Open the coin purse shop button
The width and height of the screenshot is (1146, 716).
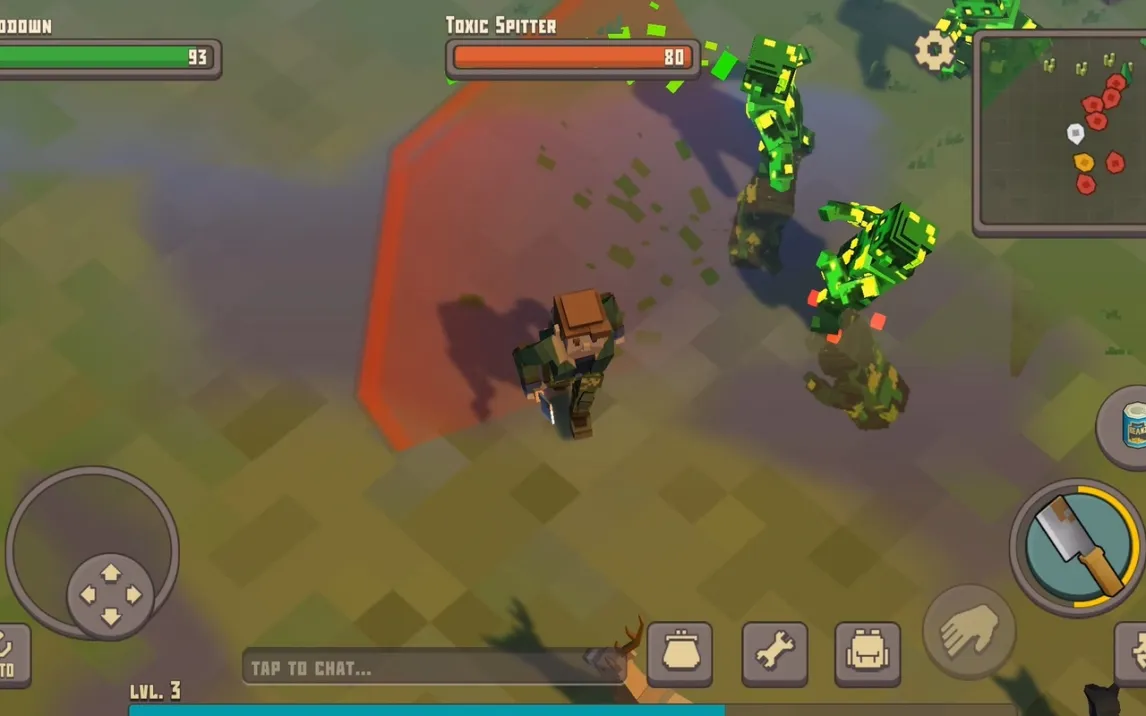[680, 654]
